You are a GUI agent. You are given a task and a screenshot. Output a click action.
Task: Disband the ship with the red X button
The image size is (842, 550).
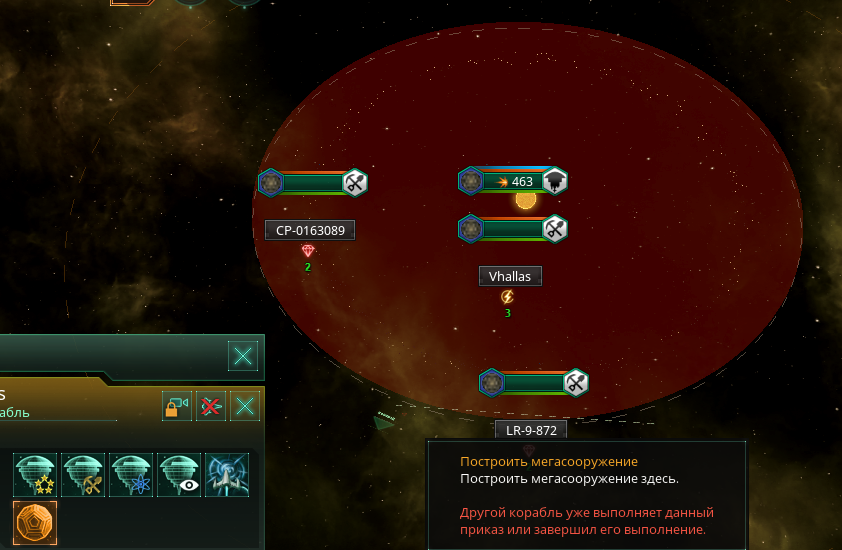[211, 406]
